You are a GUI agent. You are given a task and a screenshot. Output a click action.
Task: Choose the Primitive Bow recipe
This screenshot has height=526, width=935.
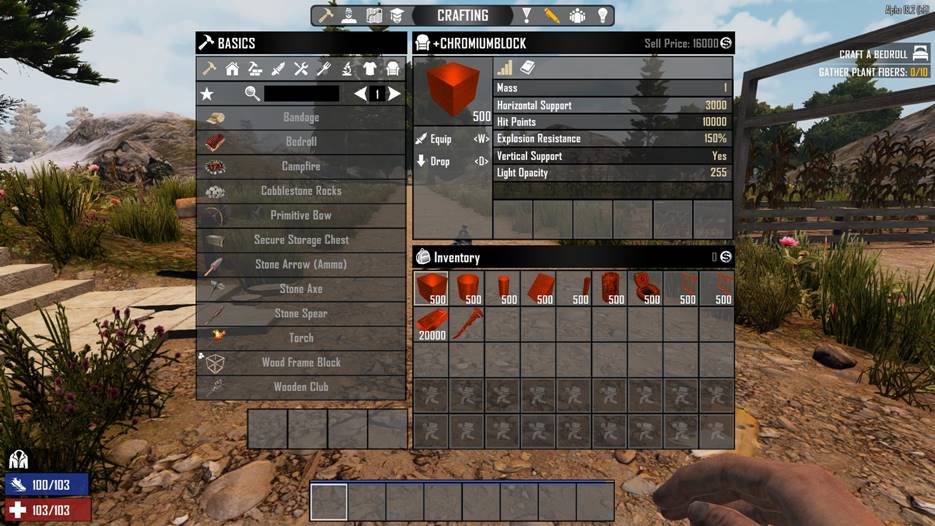pyautogui.click(x=301, y=216)
